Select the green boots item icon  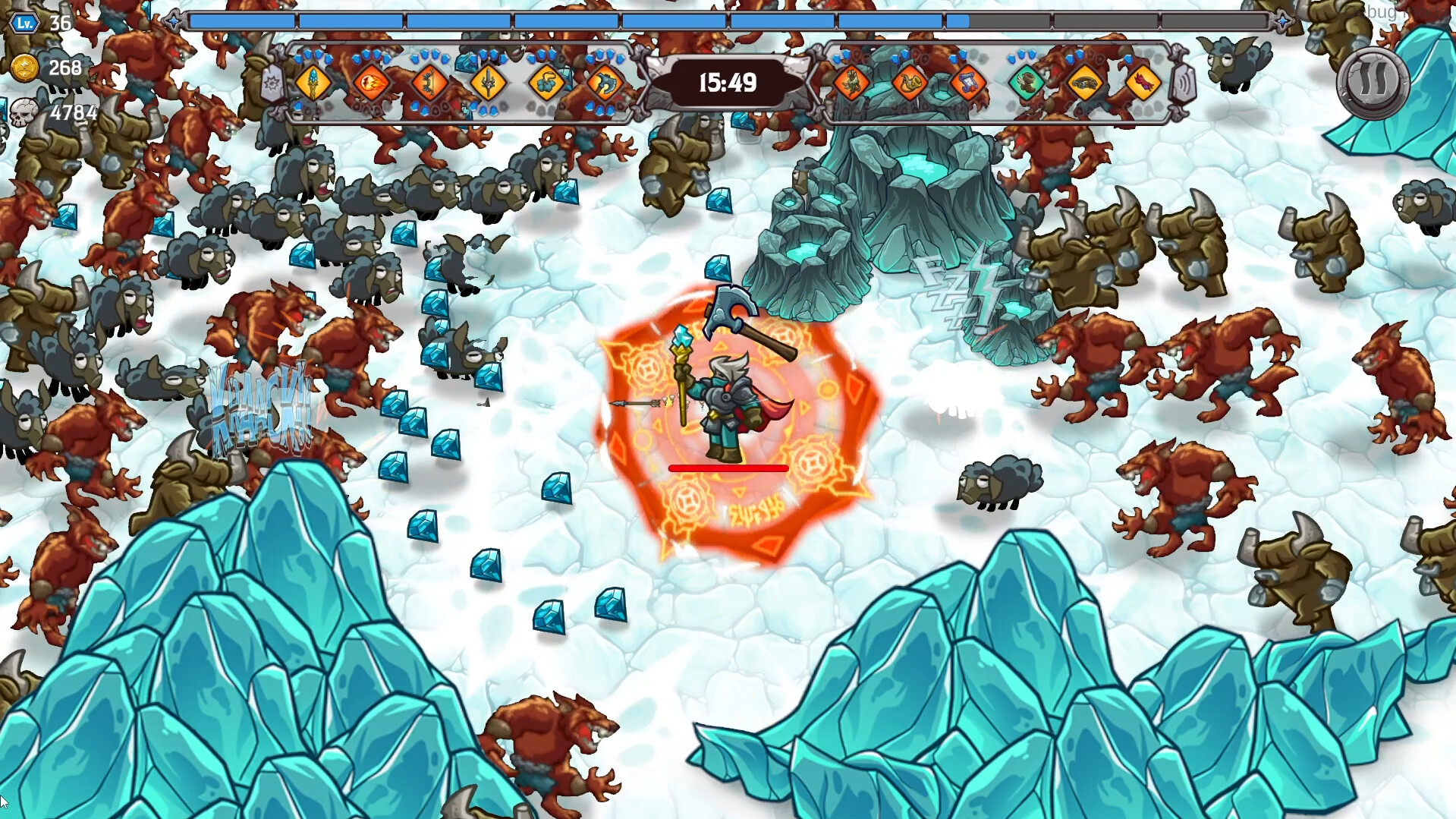[1026, 85]
